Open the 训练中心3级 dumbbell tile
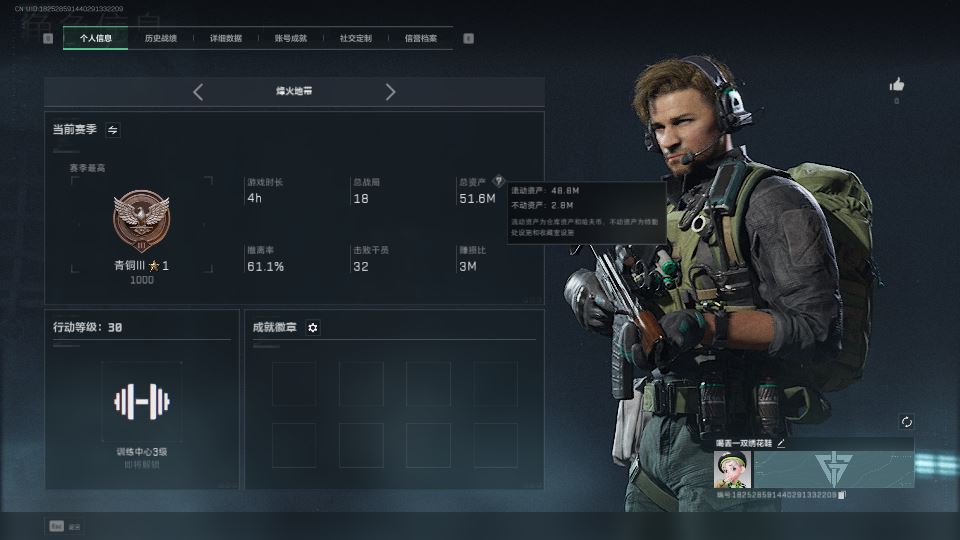 [141, 402]
